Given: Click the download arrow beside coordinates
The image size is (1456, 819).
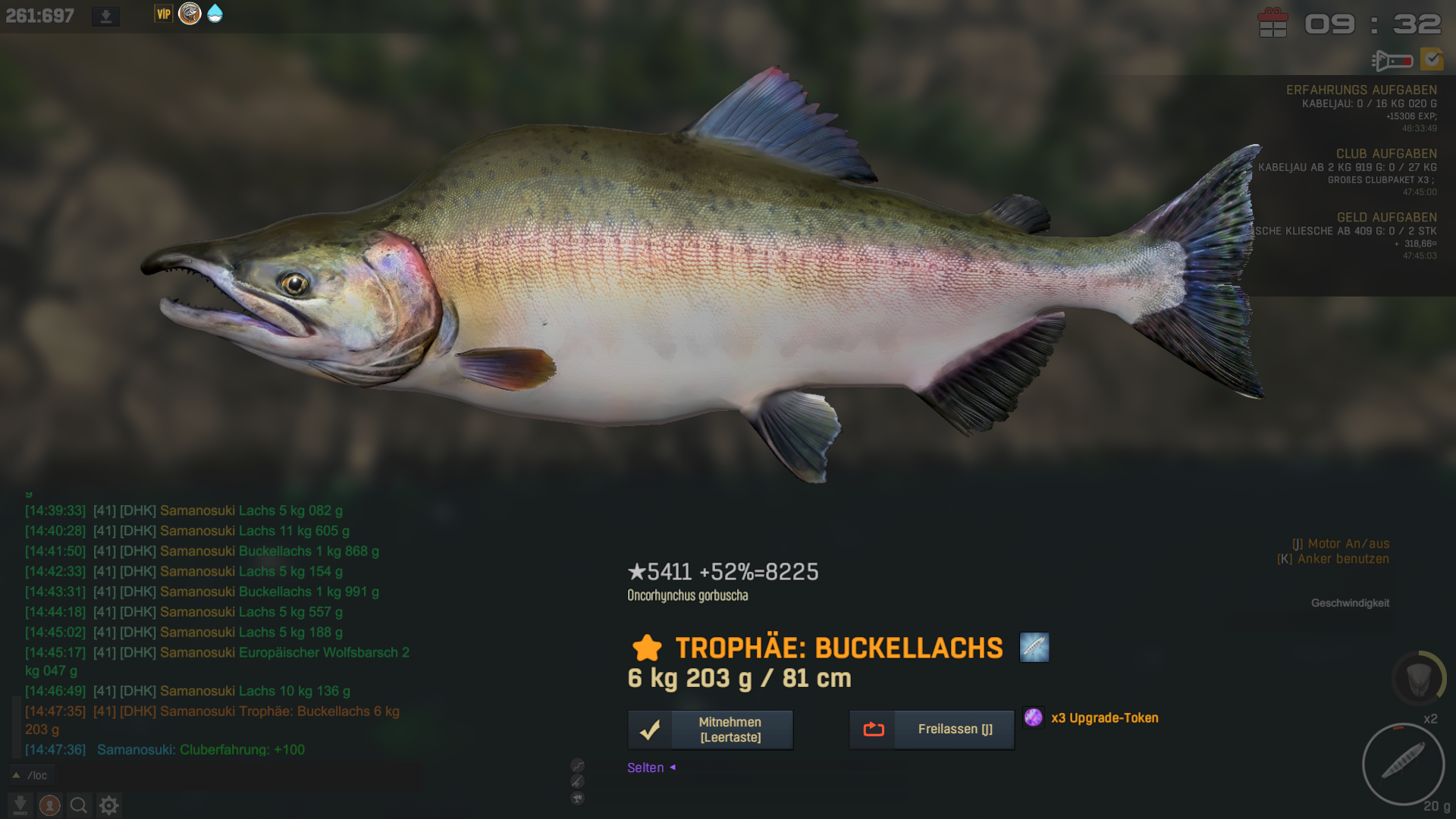Looking at the screenshot, I should [105, 16].
